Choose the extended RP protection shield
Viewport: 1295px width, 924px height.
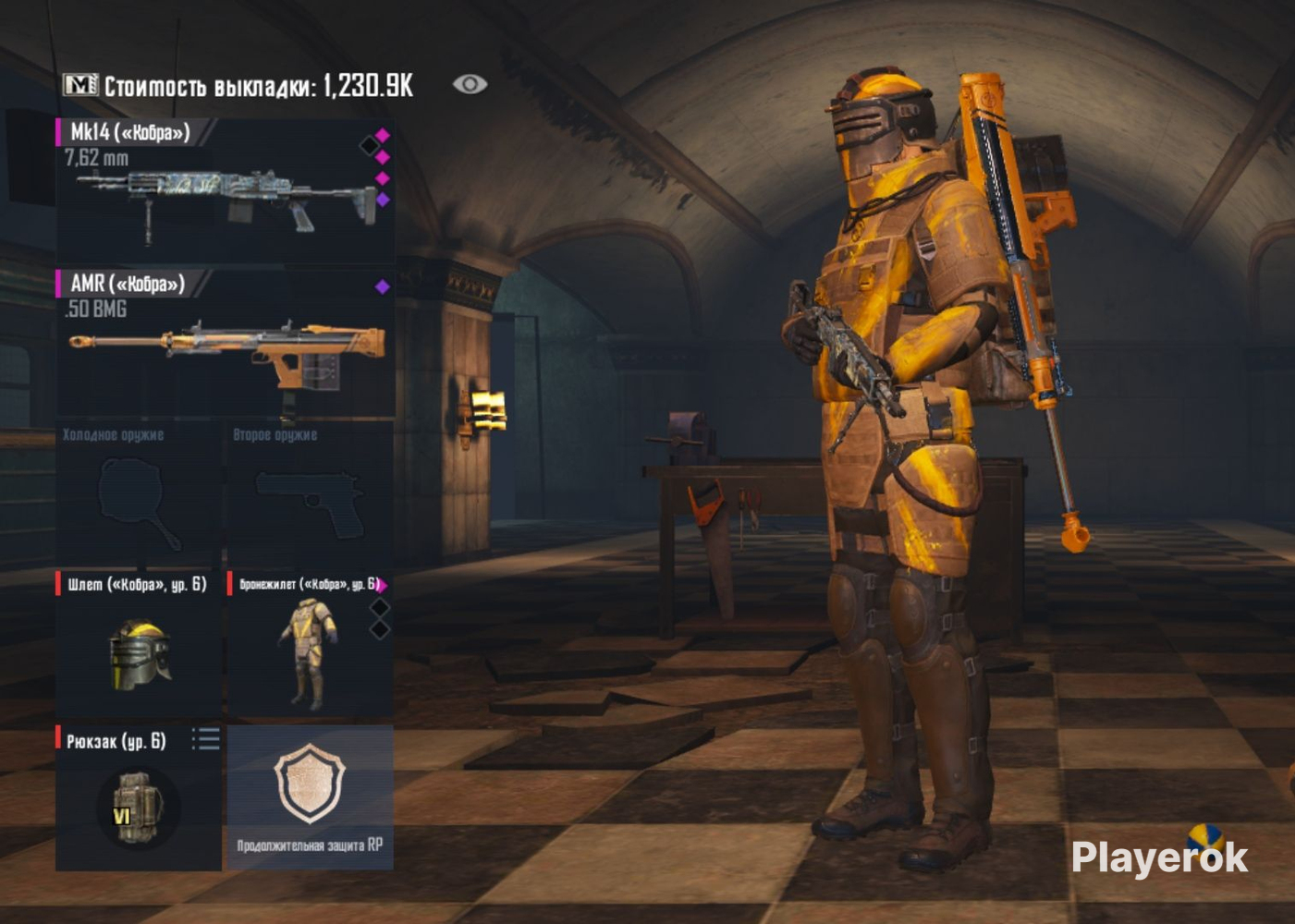pos(310,795)
